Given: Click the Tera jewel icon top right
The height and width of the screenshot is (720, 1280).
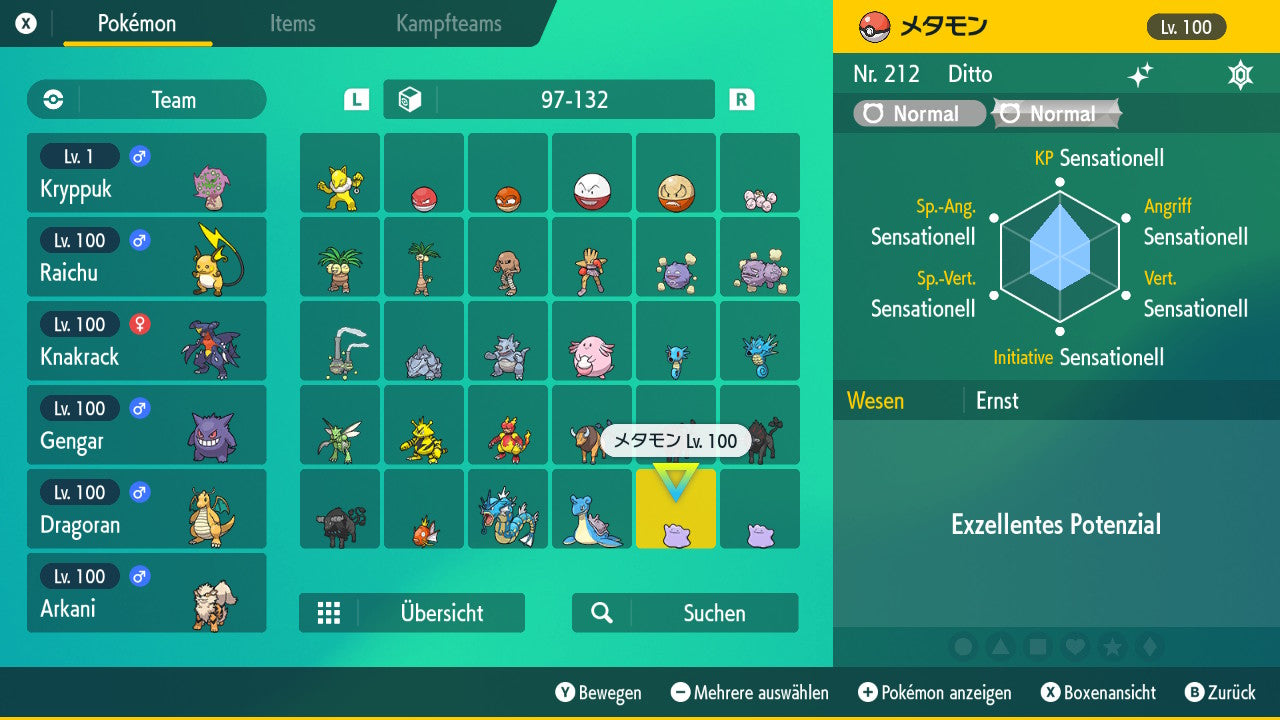Looking at the screenshot, I should pos(1240,73).
